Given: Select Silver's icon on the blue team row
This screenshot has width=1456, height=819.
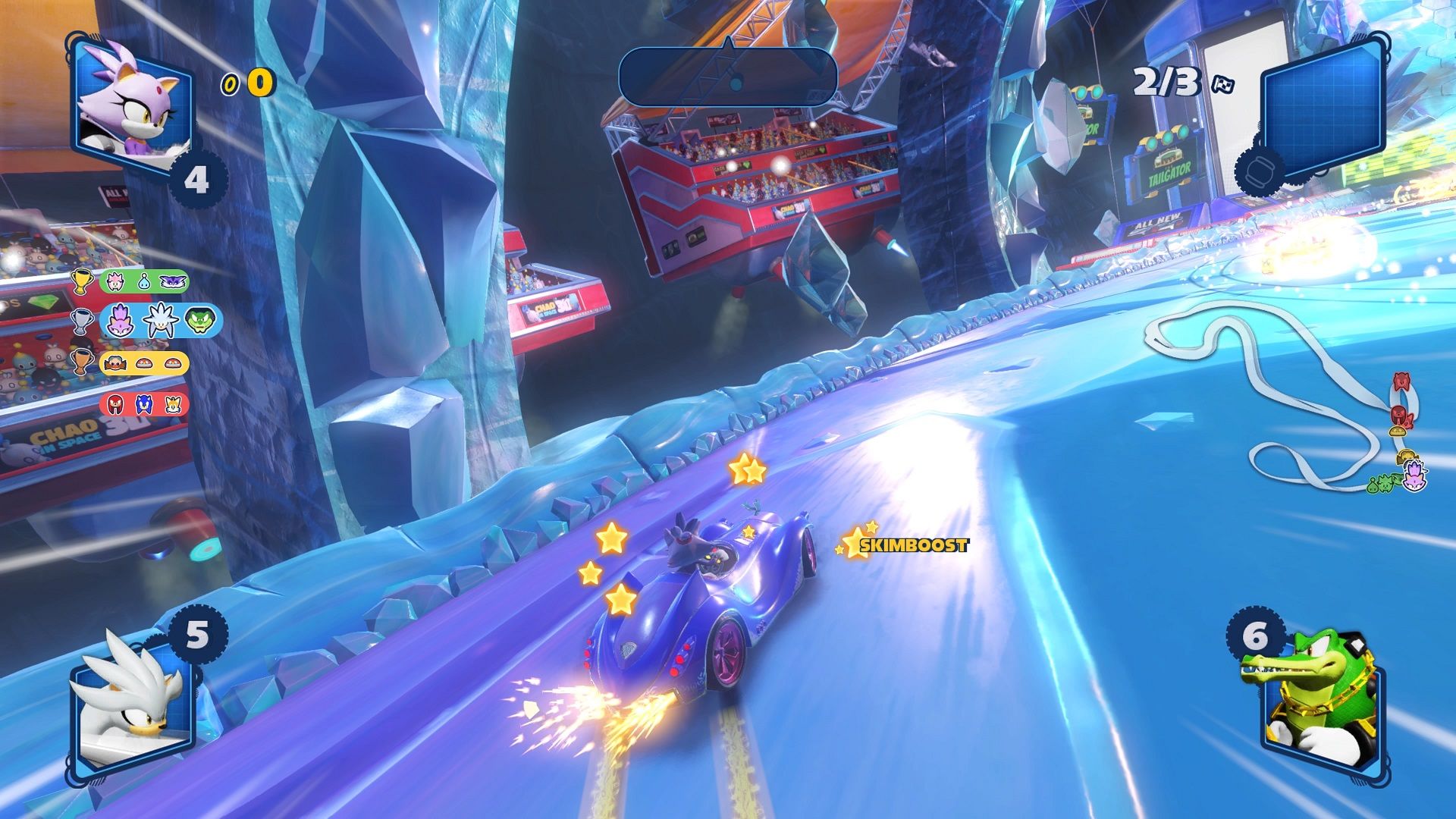Looking at the screenshot, I should point(159,321).
